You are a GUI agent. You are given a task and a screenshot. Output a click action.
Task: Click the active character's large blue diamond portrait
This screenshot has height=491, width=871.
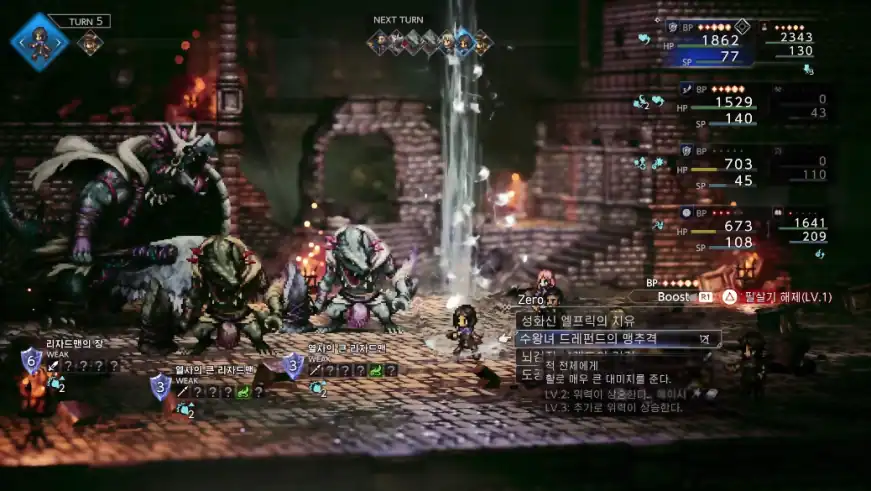[39, 41]
